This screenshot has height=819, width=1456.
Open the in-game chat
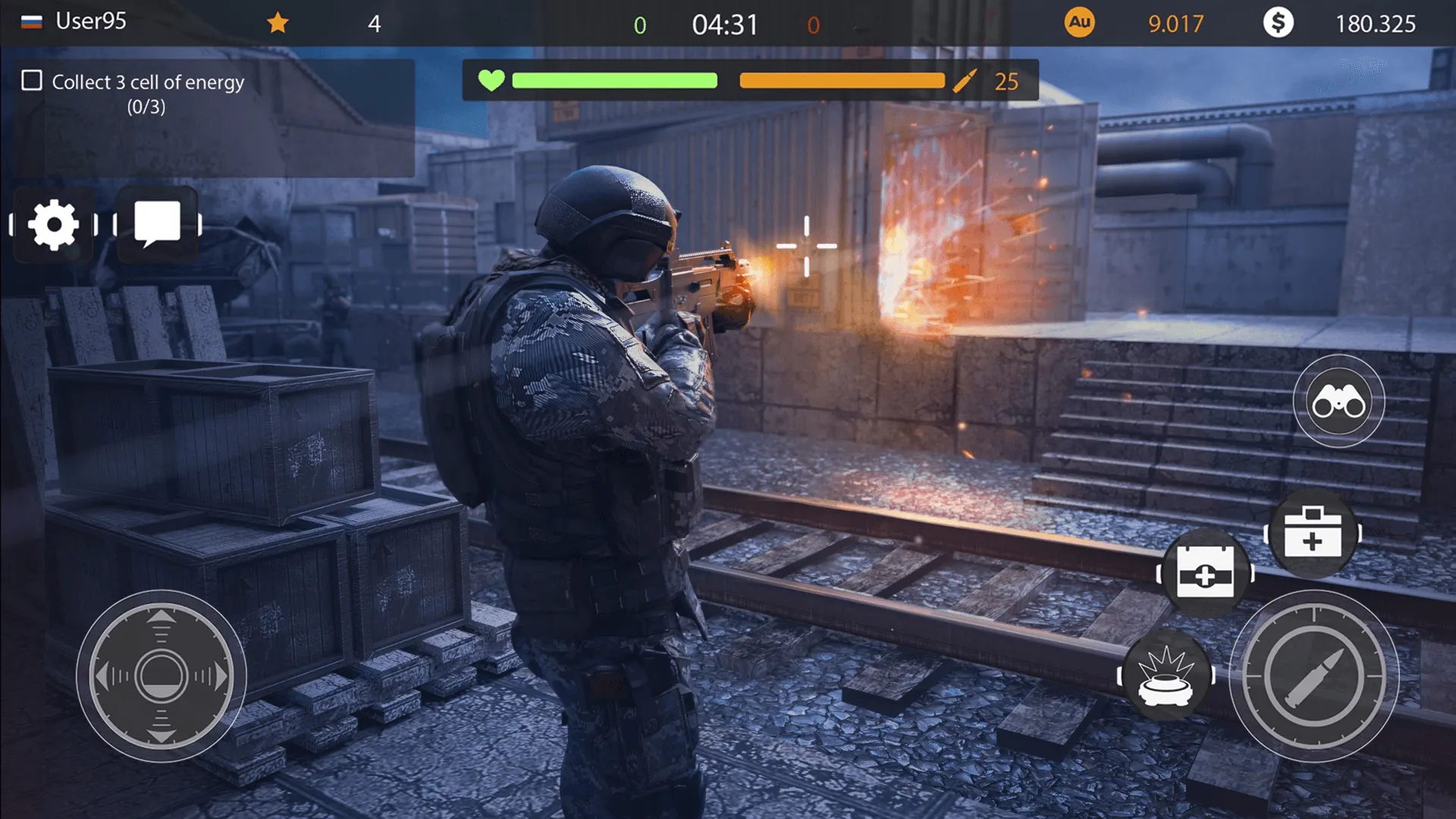pos(158,221)
